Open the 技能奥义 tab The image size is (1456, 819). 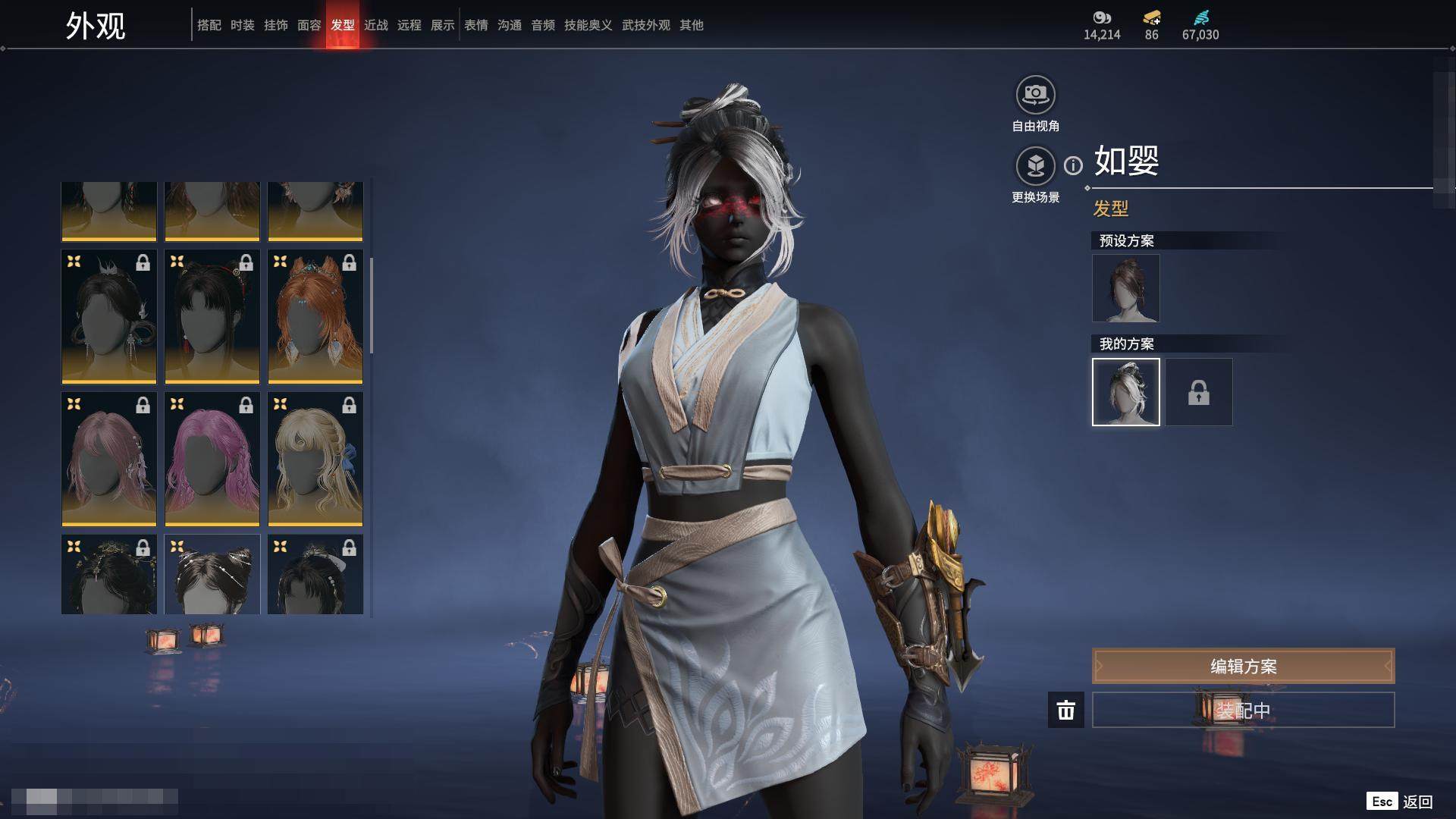(588, 25)
